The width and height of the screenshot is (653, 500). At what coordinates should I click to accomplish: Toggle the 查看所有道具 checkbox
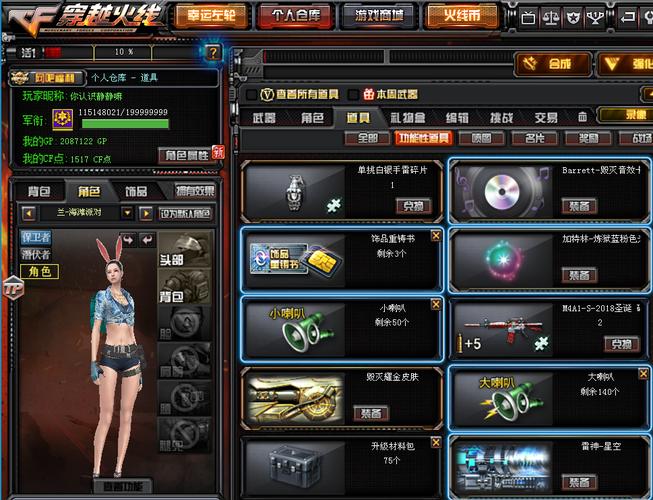tap(252, 94)
